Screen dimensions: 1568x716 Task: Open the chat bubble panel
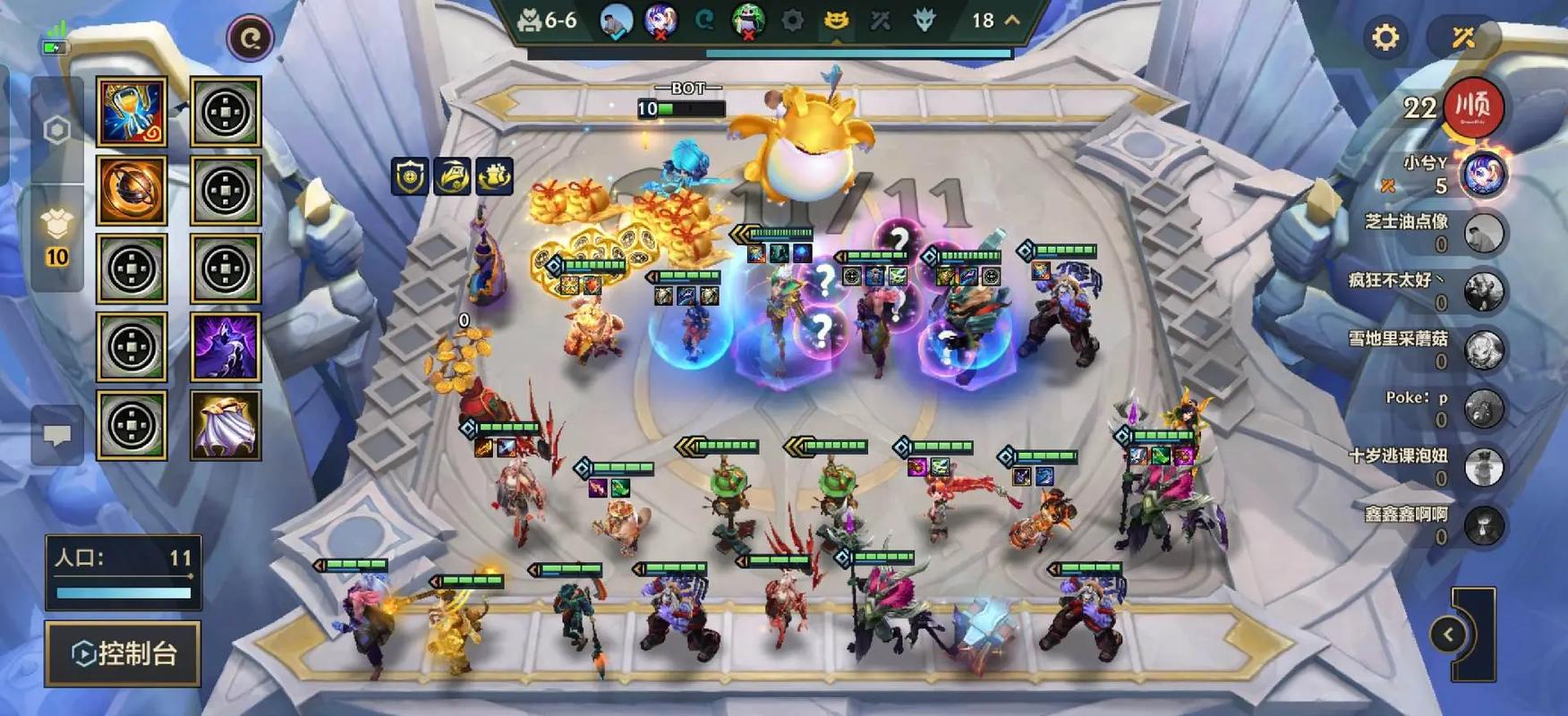(x=57, y=435)
